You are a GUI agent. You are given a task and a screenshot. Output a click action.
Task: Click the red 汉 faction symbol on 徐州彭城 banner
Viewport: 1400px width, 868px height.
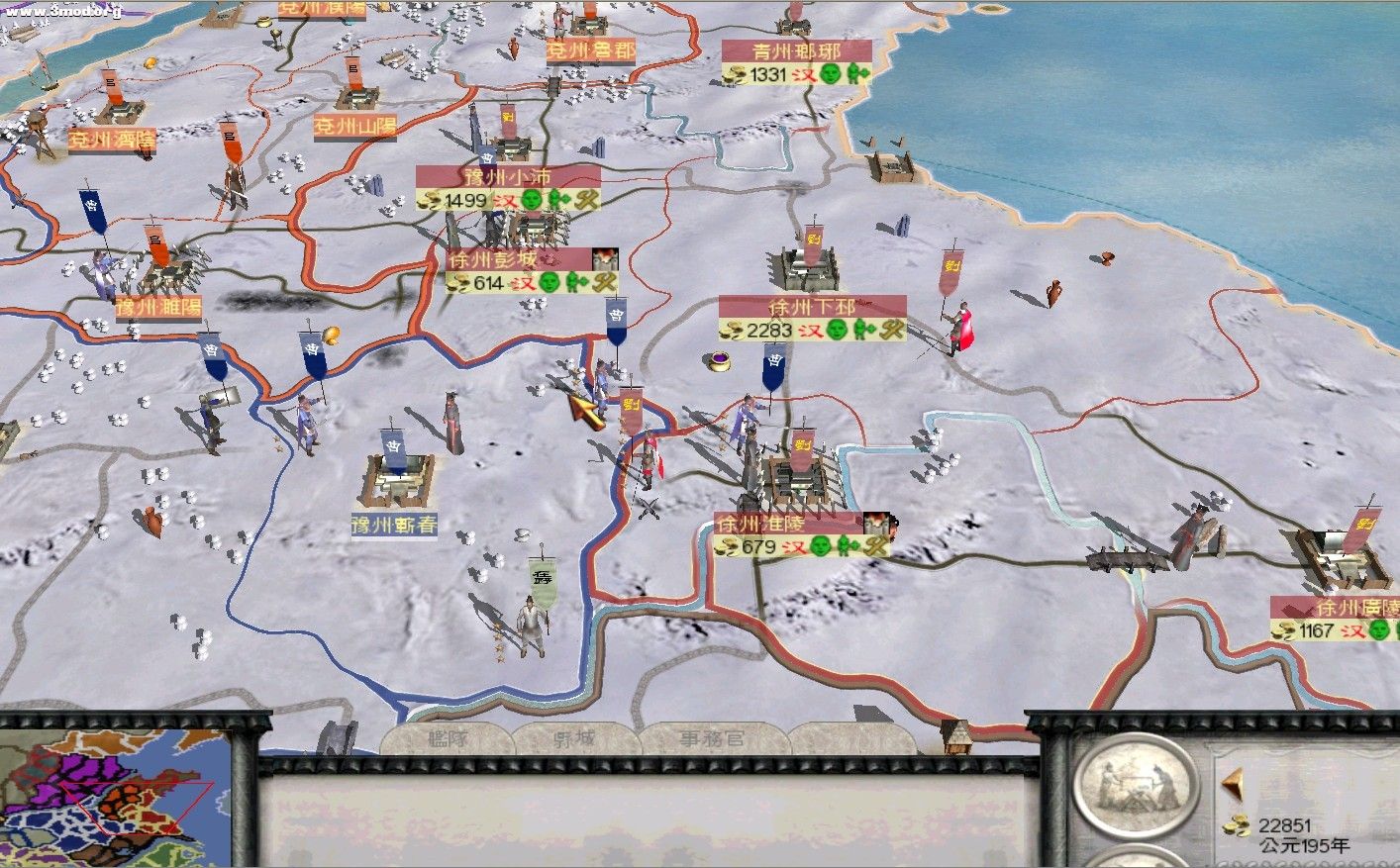point(523,282)
